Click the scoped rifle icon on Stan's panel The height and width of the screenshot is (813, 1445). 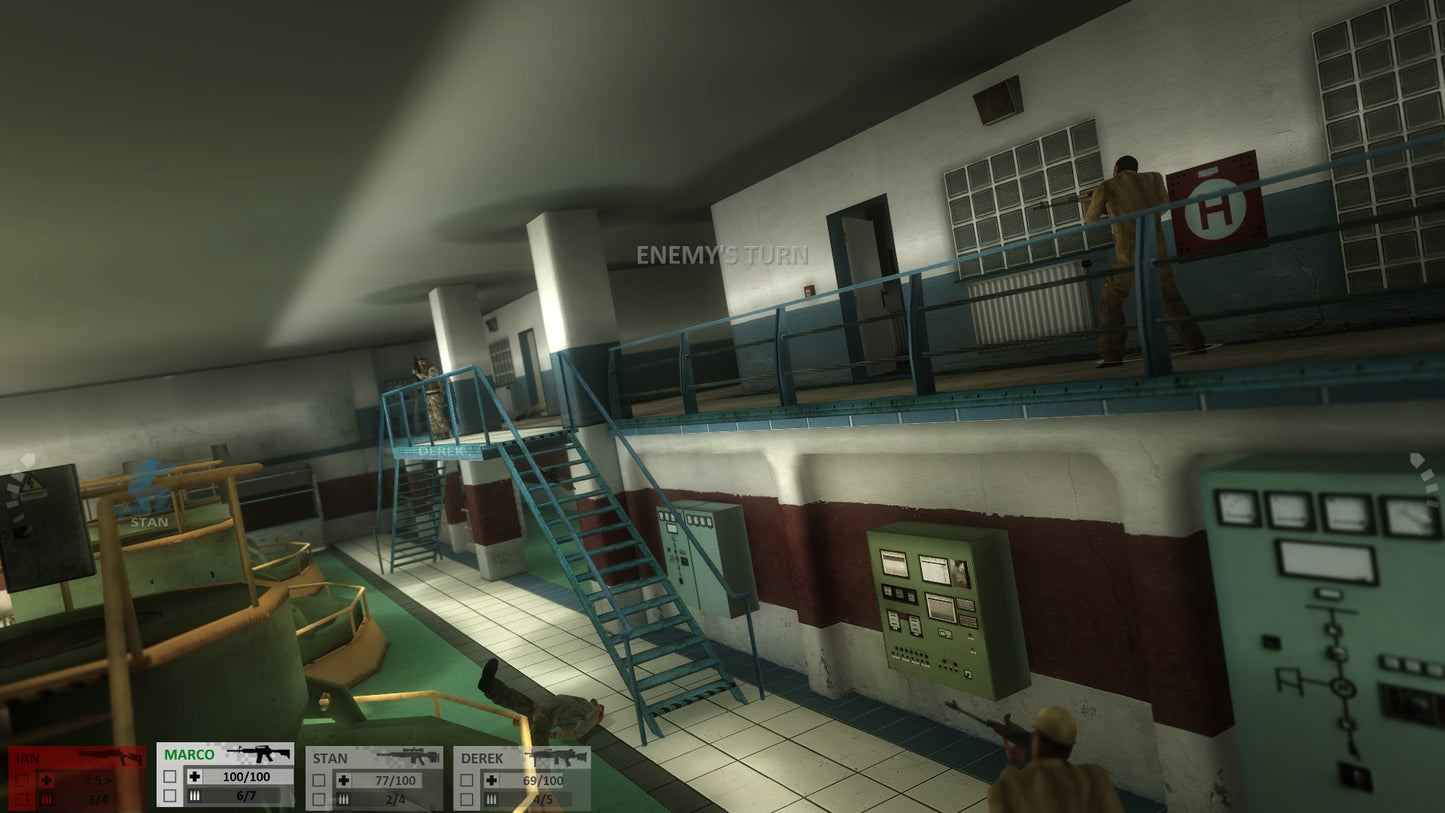point(410,756)
